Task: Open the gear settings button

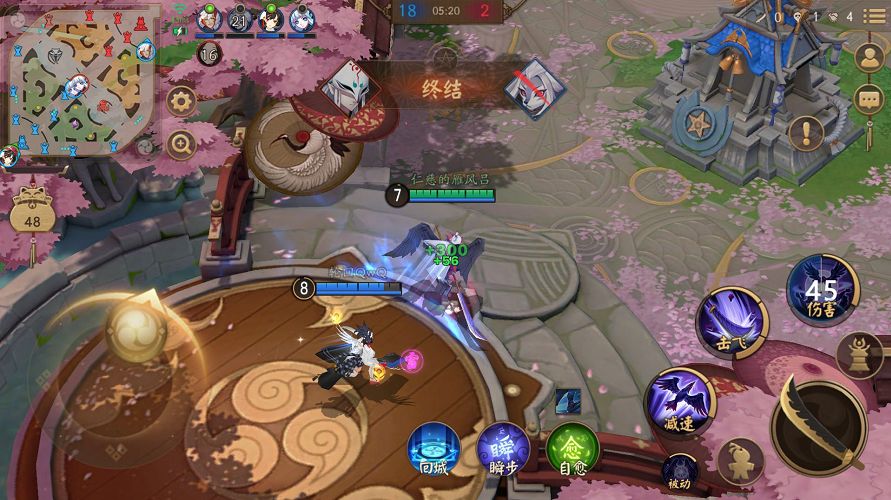Action: tap(181, 100)
